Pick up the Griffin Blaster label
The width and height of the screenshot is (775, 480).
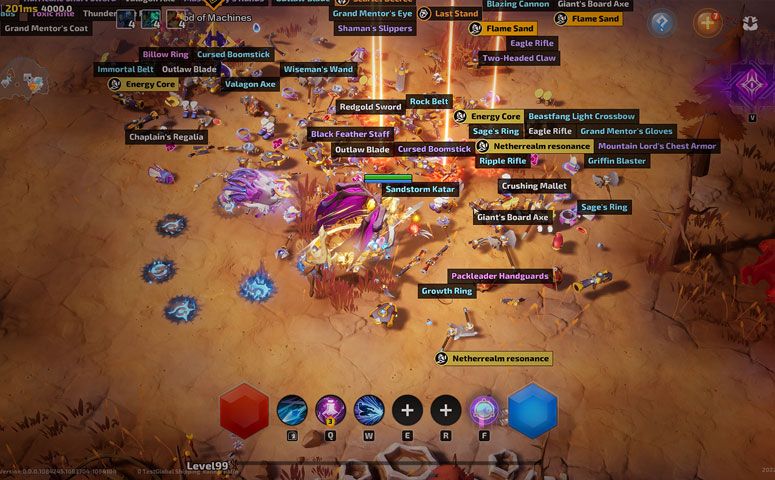click(x=617, y=161)
